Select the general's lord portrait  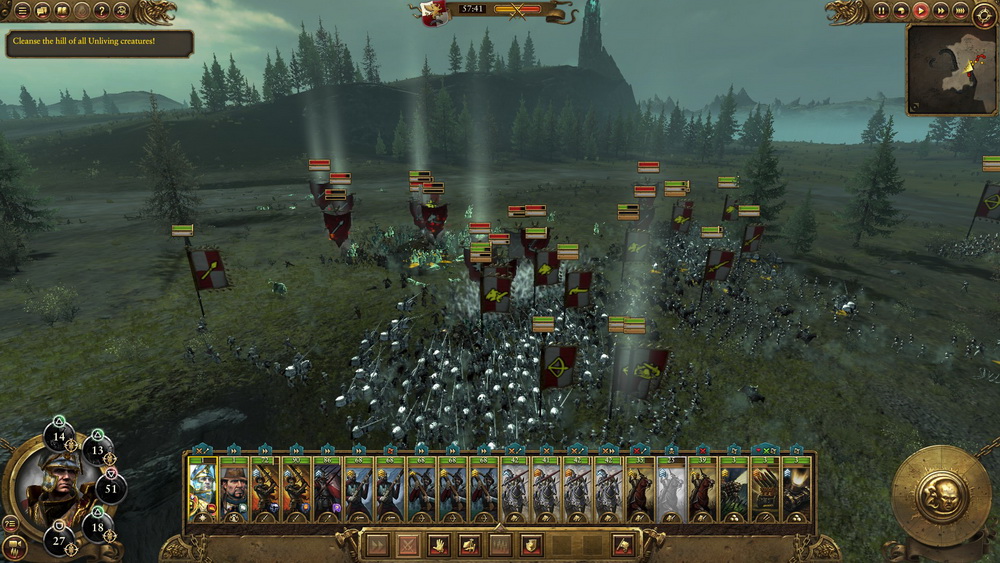point(45,492)
